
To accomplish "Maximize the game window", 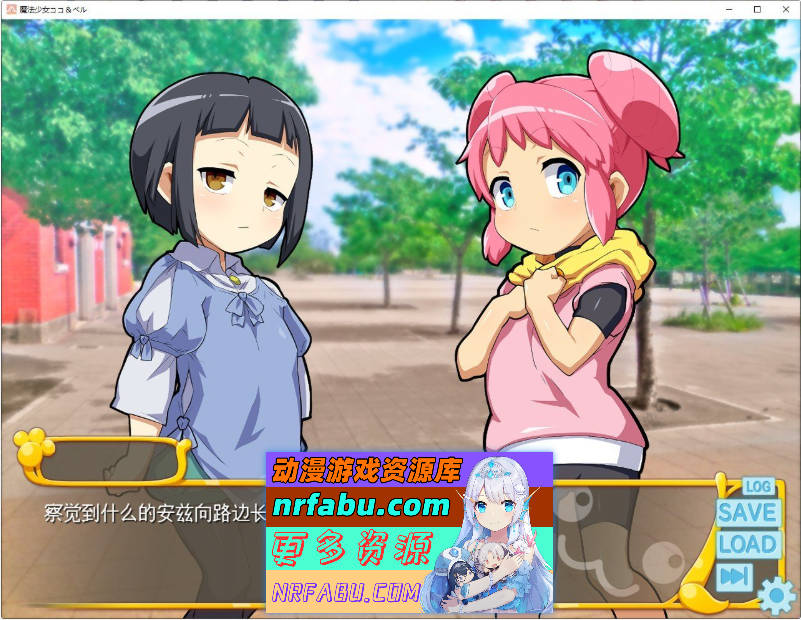I will click(x=756, y=9).
